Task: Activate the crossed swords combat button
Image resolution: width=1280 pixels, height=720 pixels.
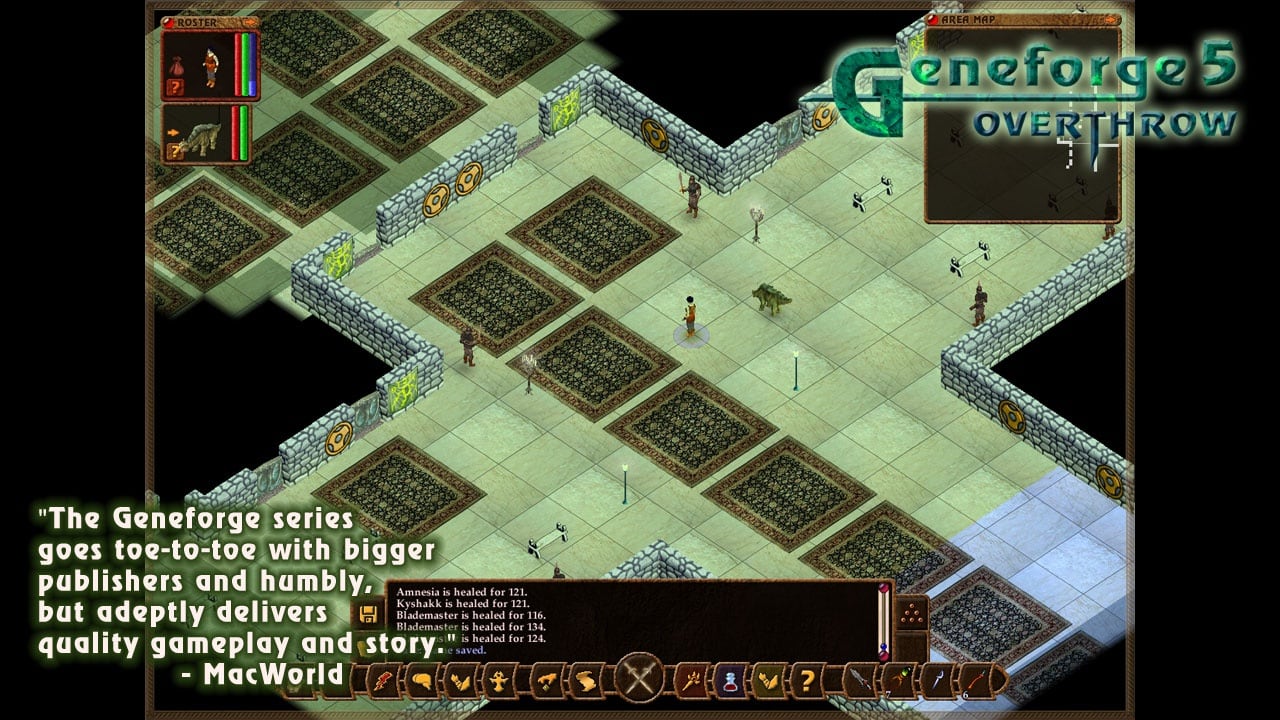Action: point(638,677)
